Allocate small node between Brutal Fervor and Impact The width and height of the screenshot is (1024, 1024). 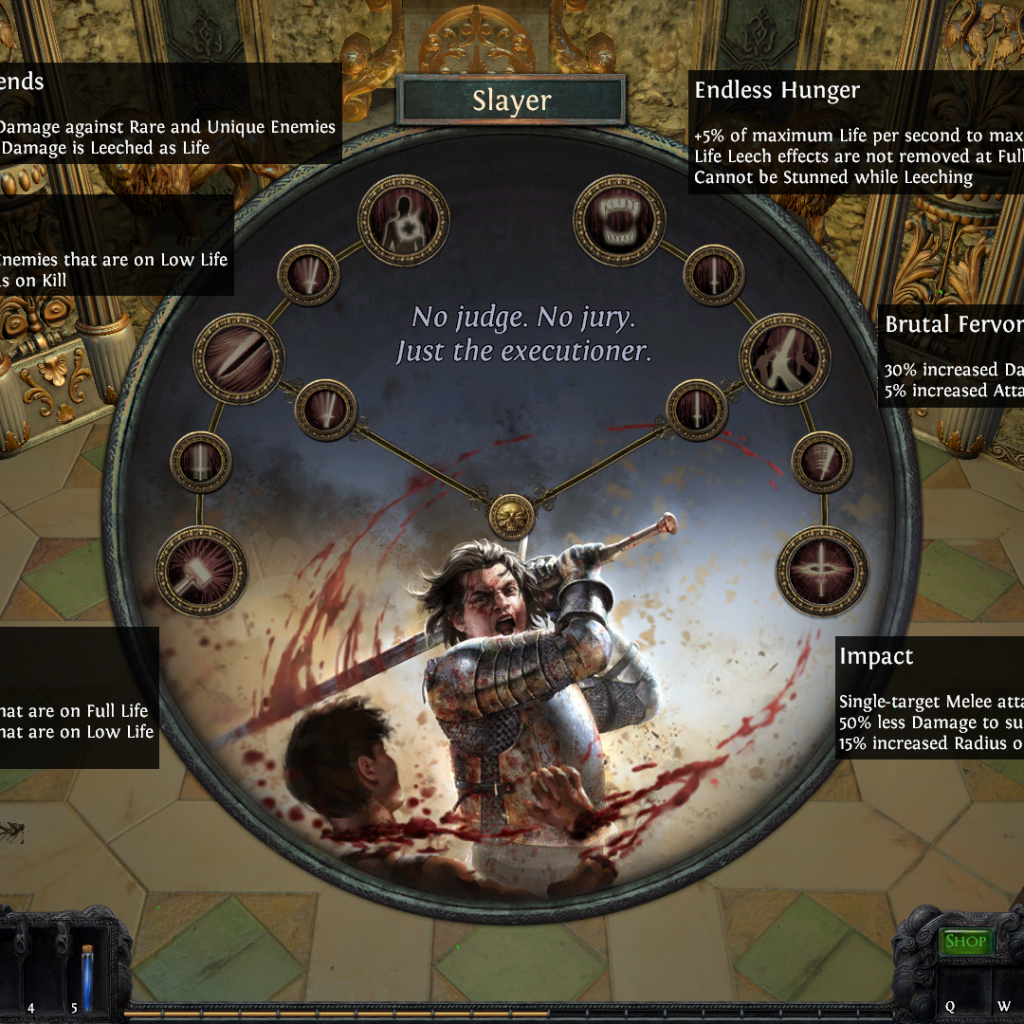click(822, 462)
